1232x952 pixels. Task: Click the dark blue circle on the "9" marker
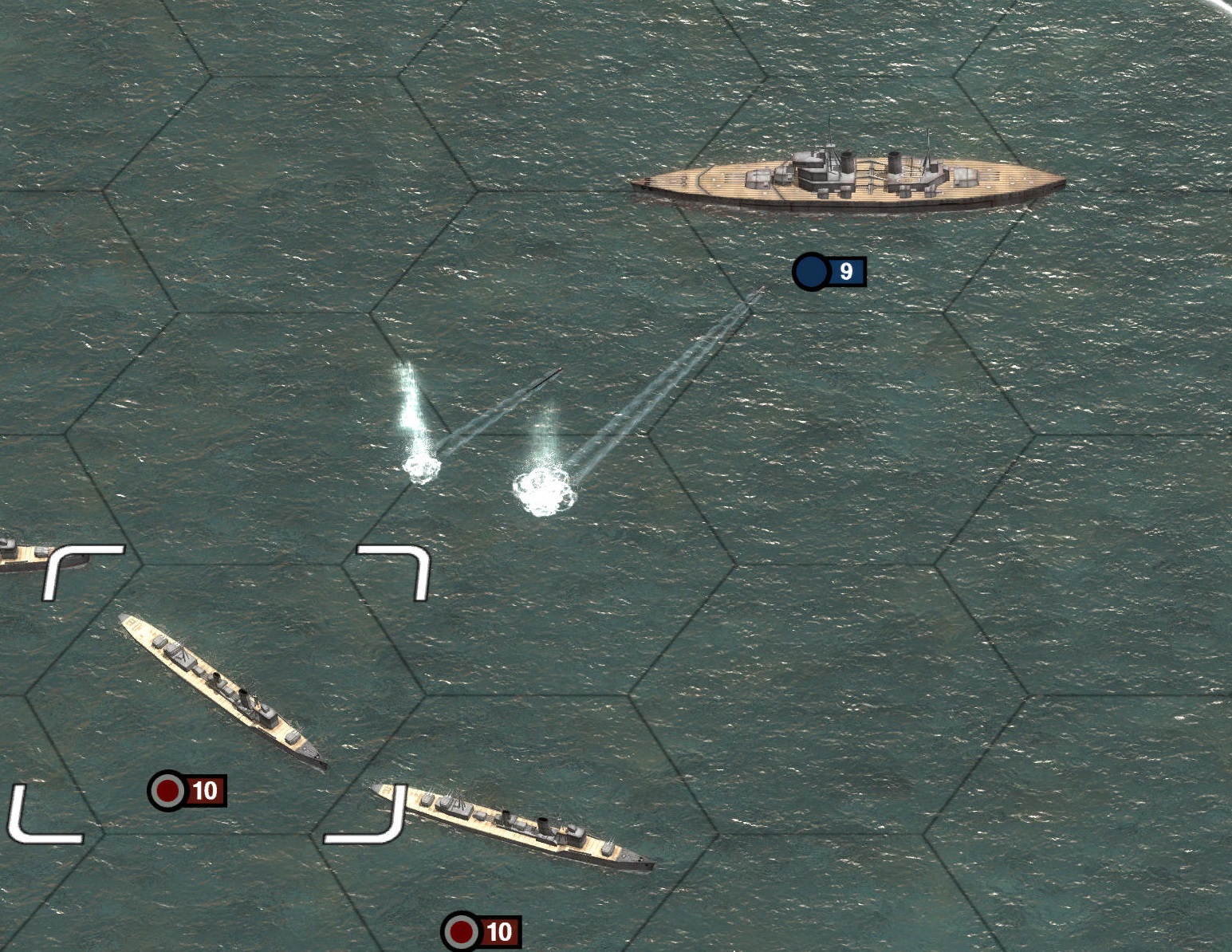click(x=811, y=272)
